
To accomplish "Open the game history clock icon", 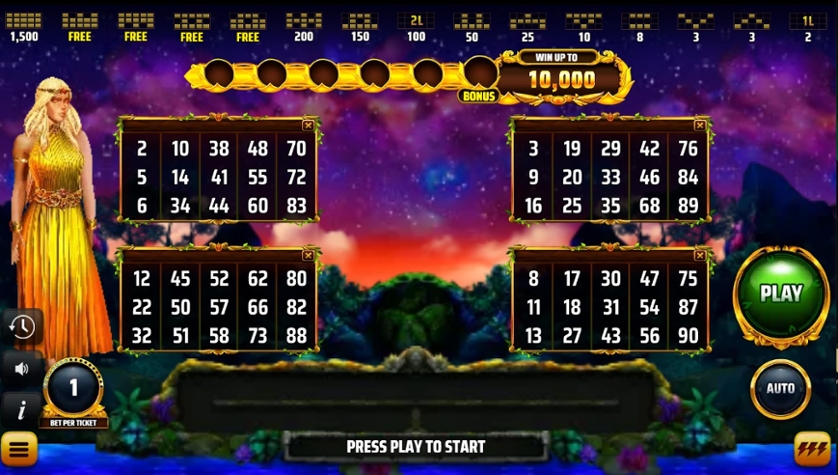I will pyautogui.click(x=21, y=327).
